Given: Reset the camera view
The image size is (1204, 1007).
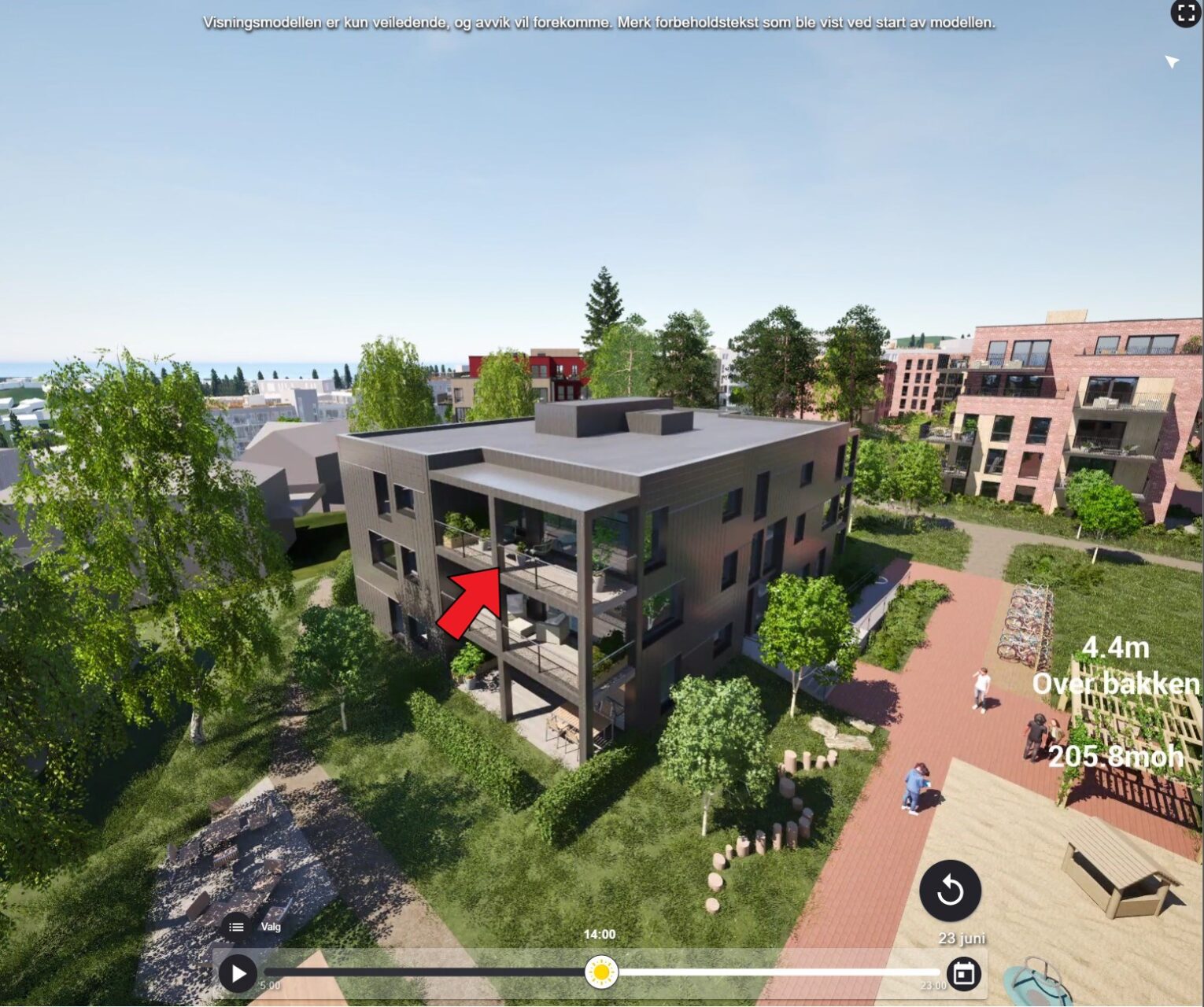Looking at the screenshot, I should click(950, 891).
